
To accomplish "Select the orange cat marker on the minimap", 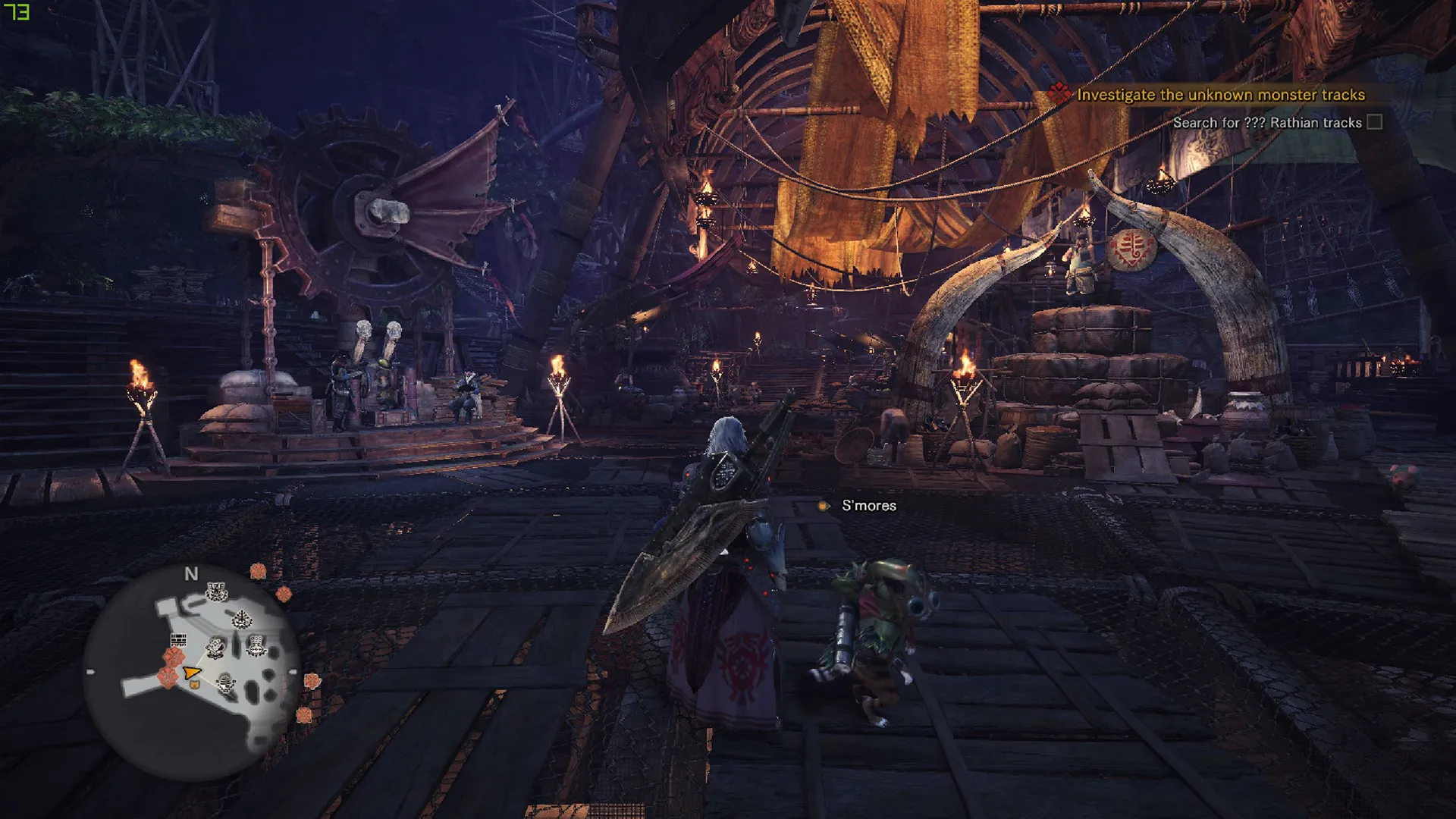I will click(194, 684).
